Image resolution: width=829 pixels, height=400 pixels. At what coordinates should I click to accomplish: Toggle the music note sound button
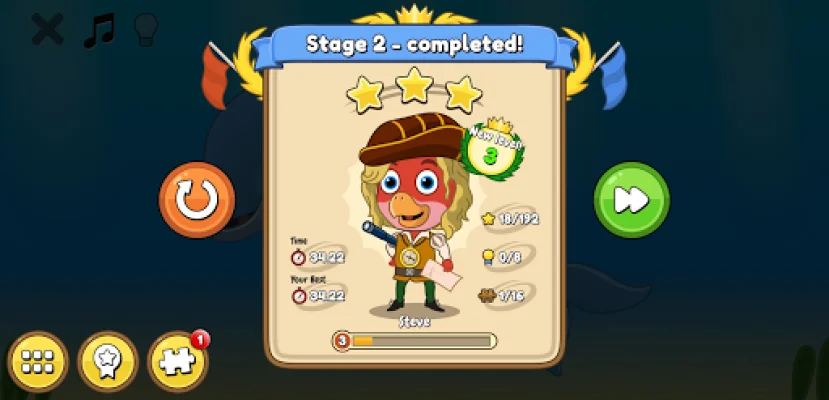[98, 29]
